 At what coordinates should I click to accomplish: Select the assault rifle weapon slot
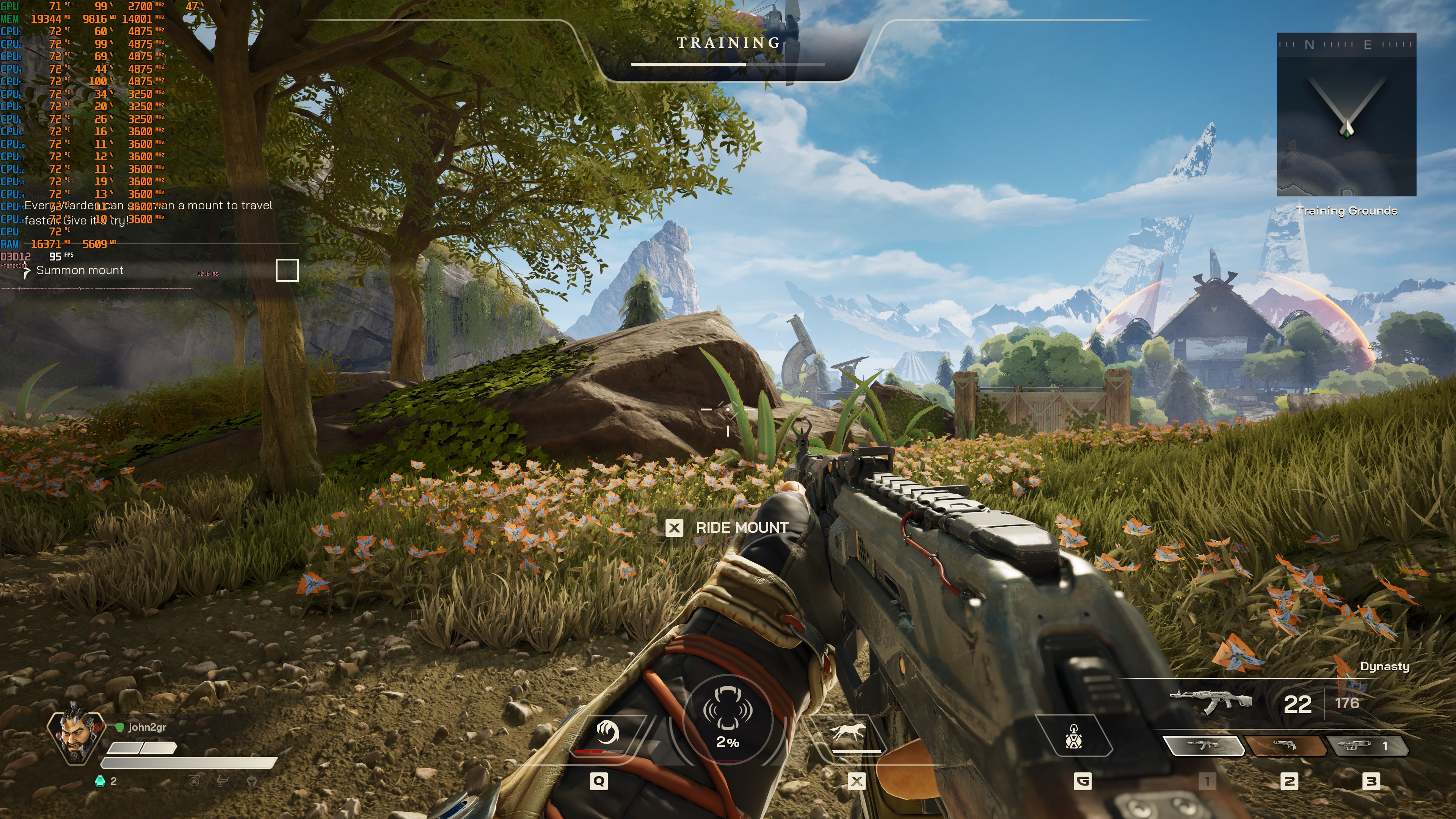(1203, 746)
